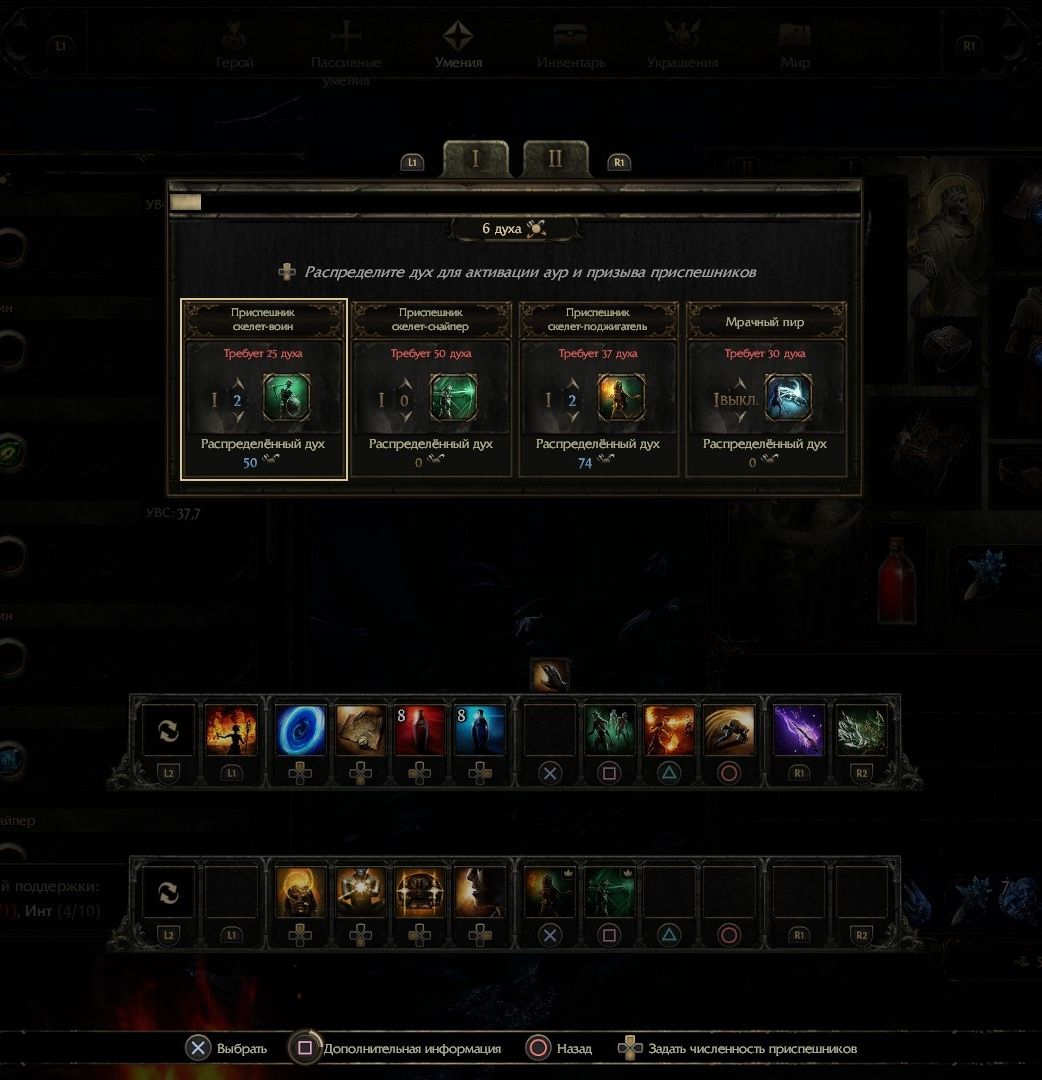The height and width of the screenshot is (1080, 1042).
Task: Select the burning figure skill on top bar
Action: tap(231, 730)
